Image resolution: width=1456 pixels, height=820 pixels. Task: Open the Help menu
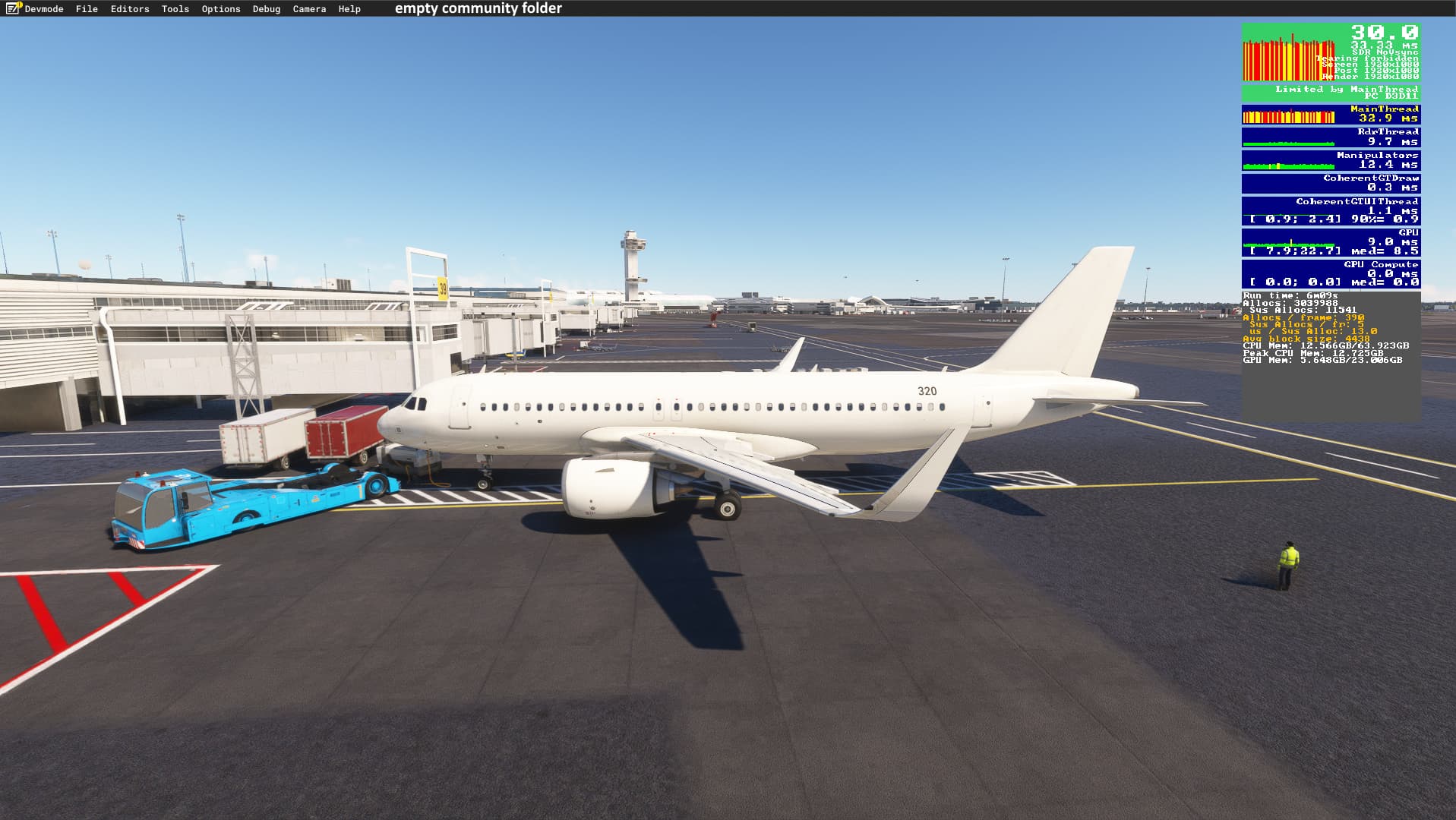click(349, 9)
